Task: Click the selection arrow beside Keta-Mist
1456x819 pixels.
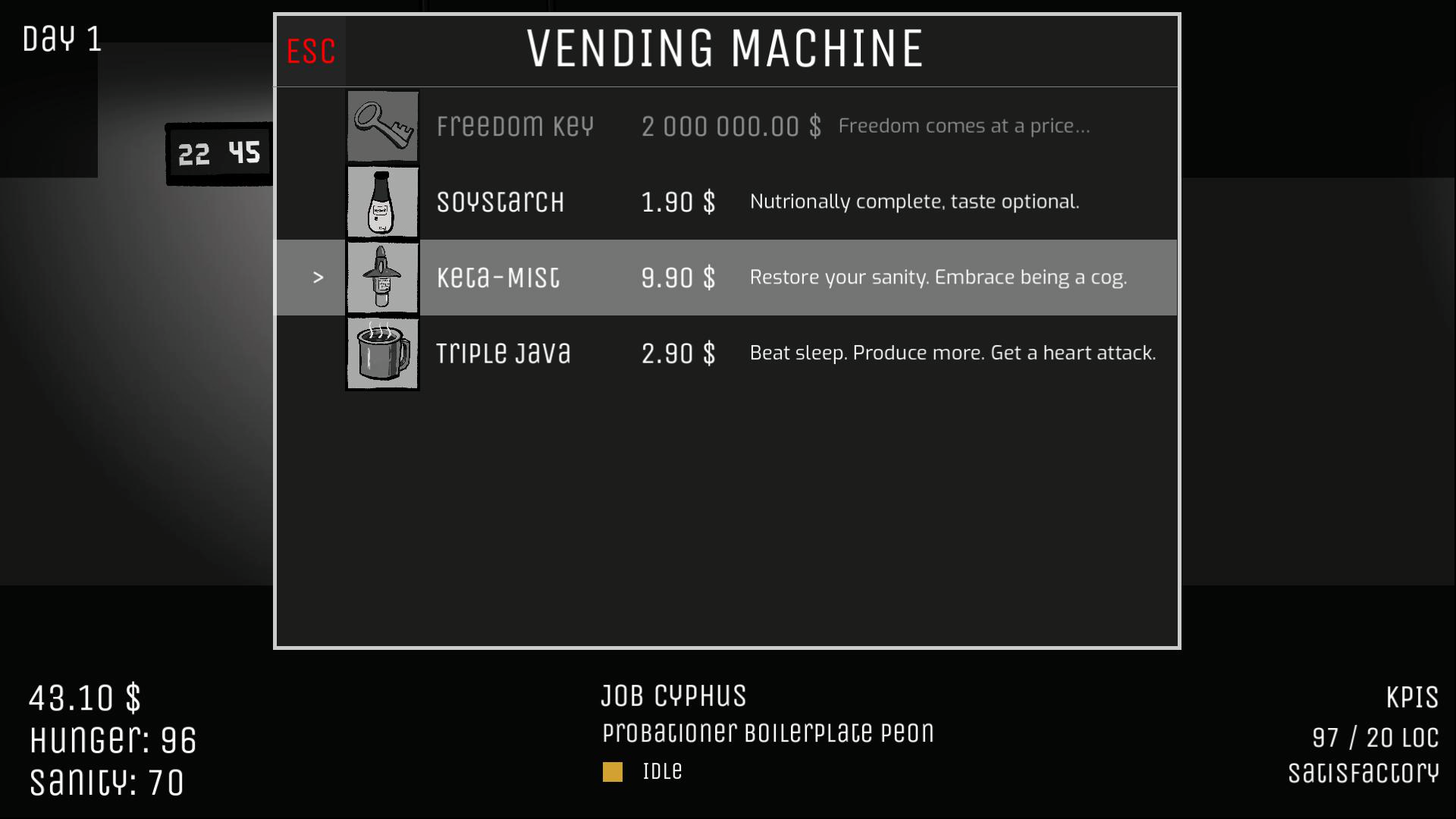Action: (318, 278)
